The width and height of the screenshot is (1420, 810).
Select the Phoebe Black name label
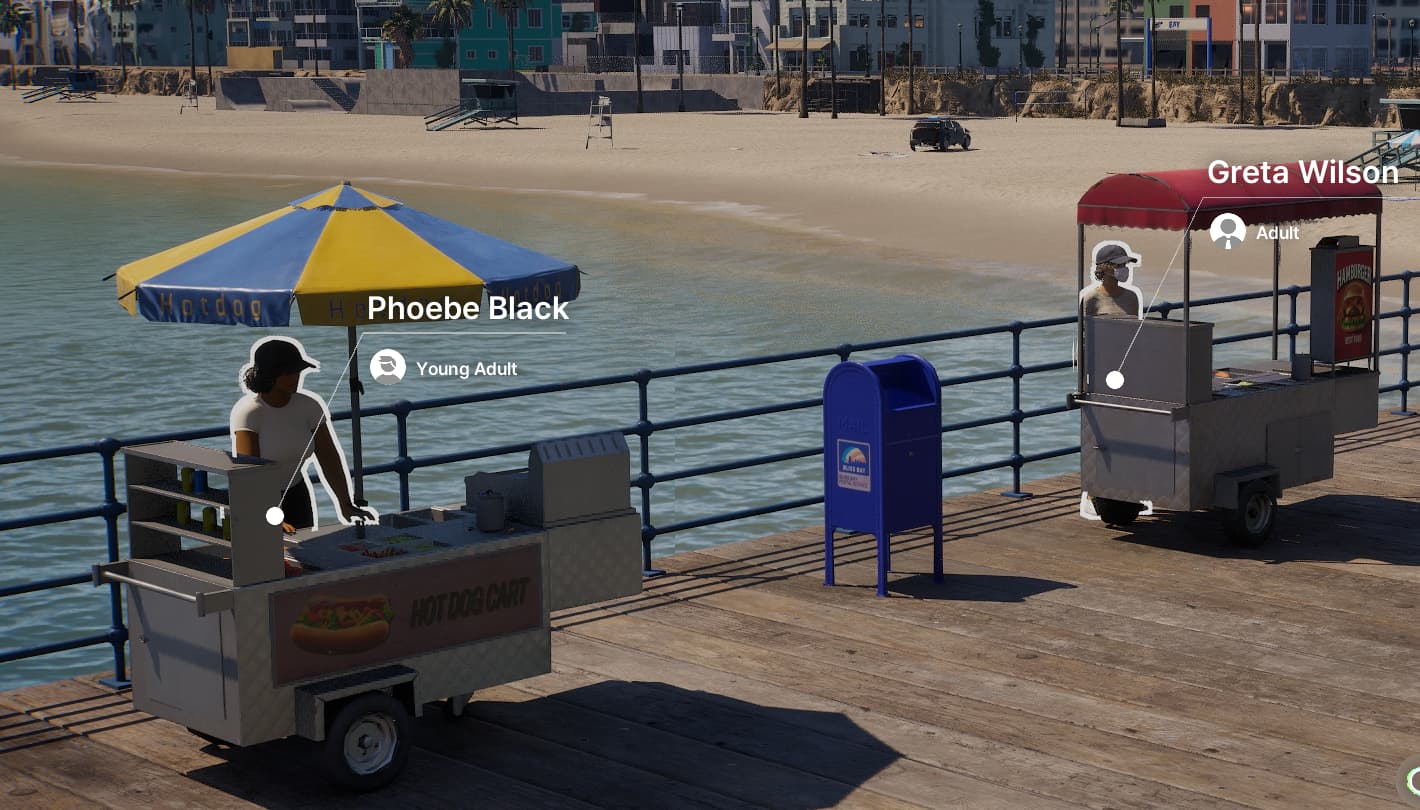coord(467,308)
